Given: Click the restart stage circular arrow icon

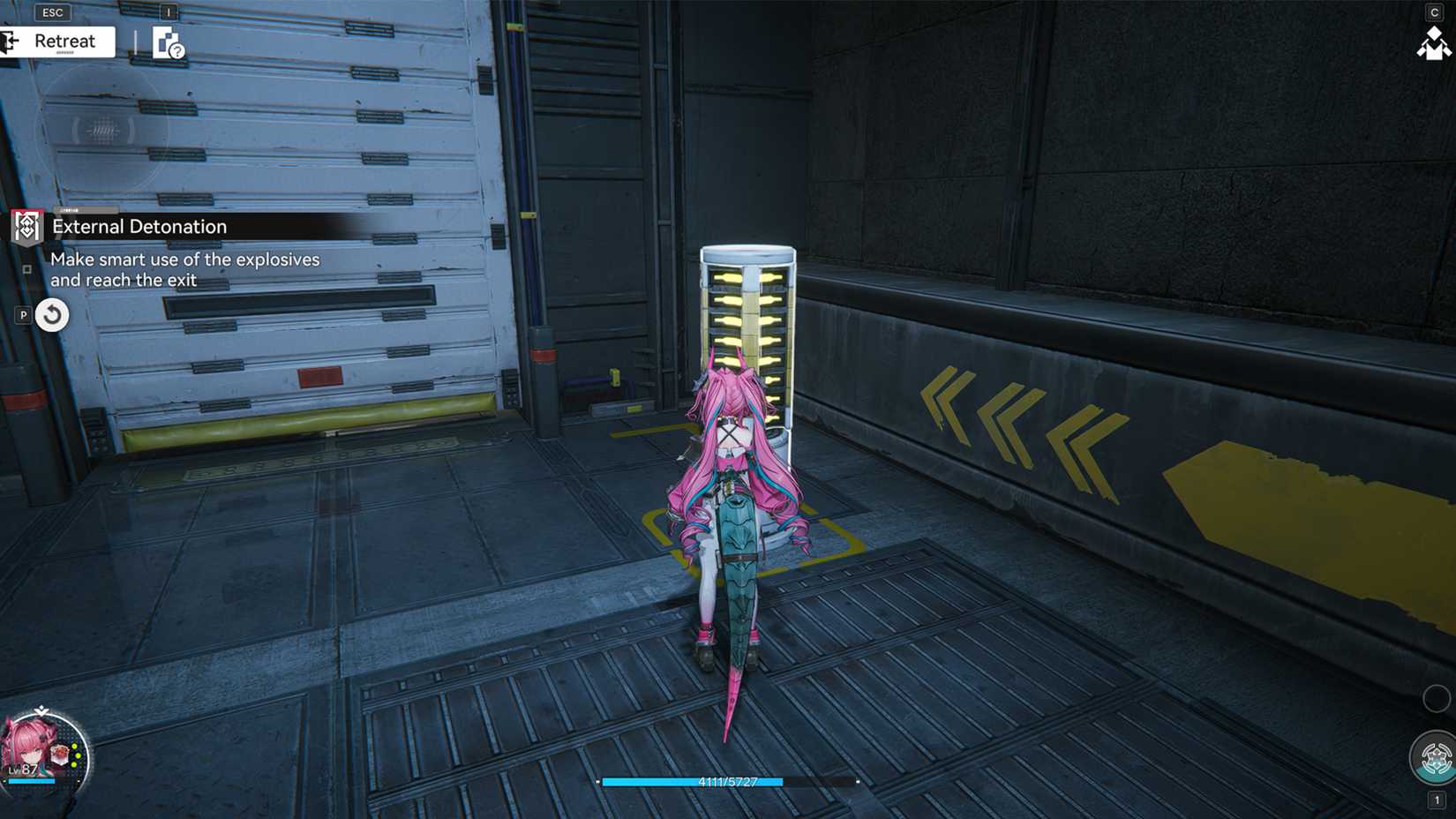Looking at the screenshot, I should point(51,313).
